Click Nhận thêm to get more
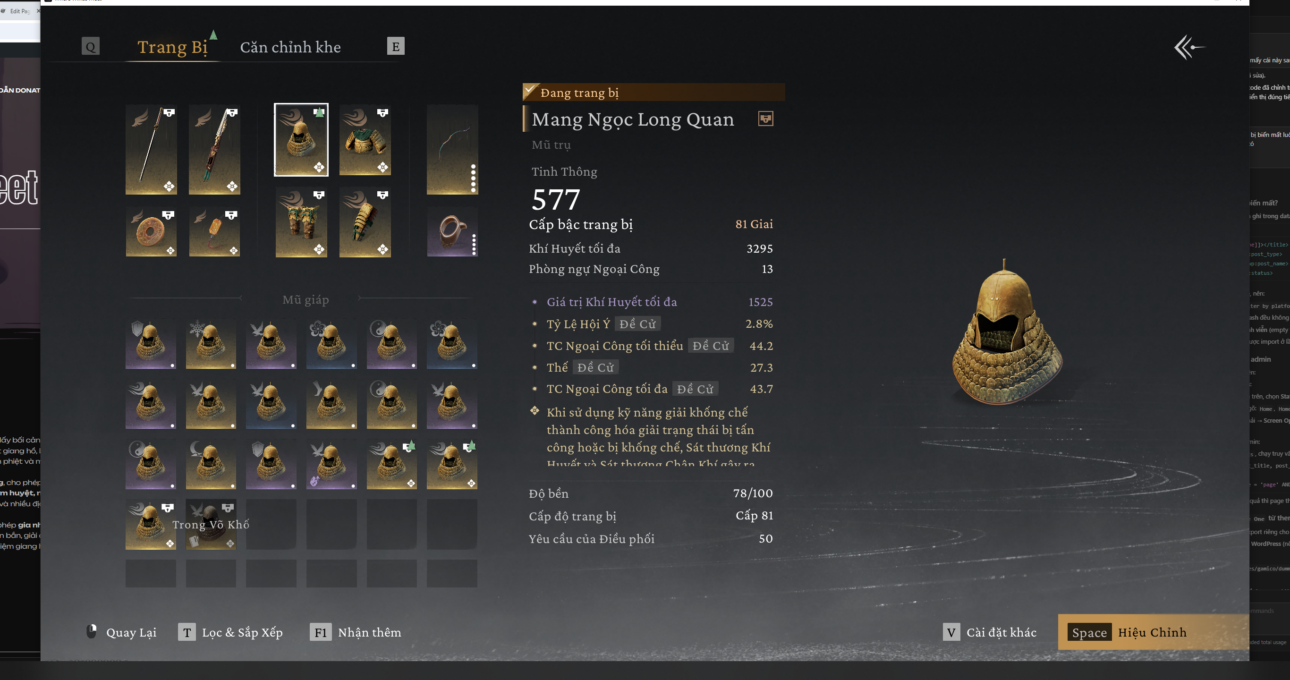This screenshot has height=680, width=1290. click(356, 632)
